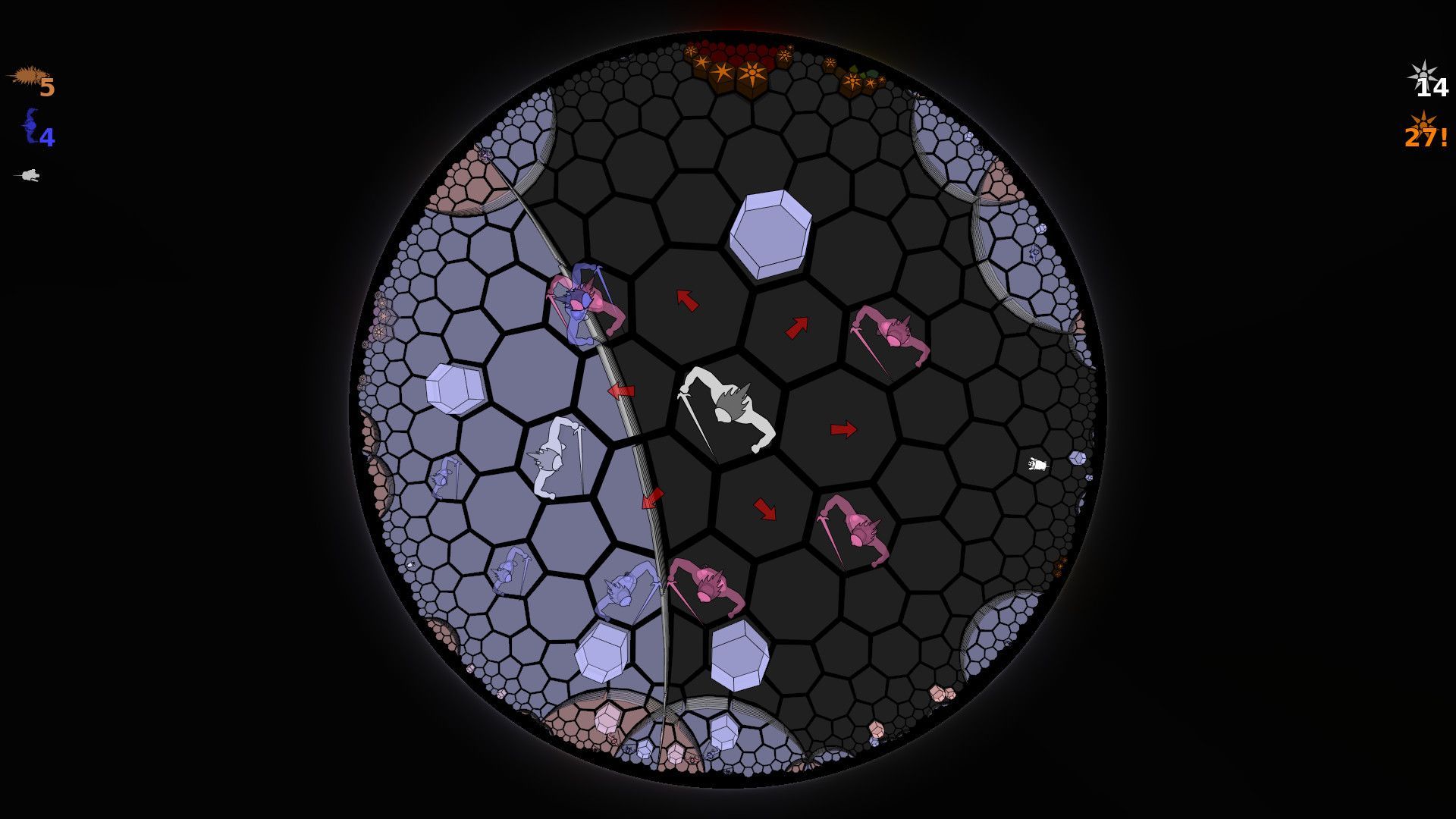The image size is (1456, 819).
Task: Click the largest orange star hex at the top
Action: (x=752, y=71)
